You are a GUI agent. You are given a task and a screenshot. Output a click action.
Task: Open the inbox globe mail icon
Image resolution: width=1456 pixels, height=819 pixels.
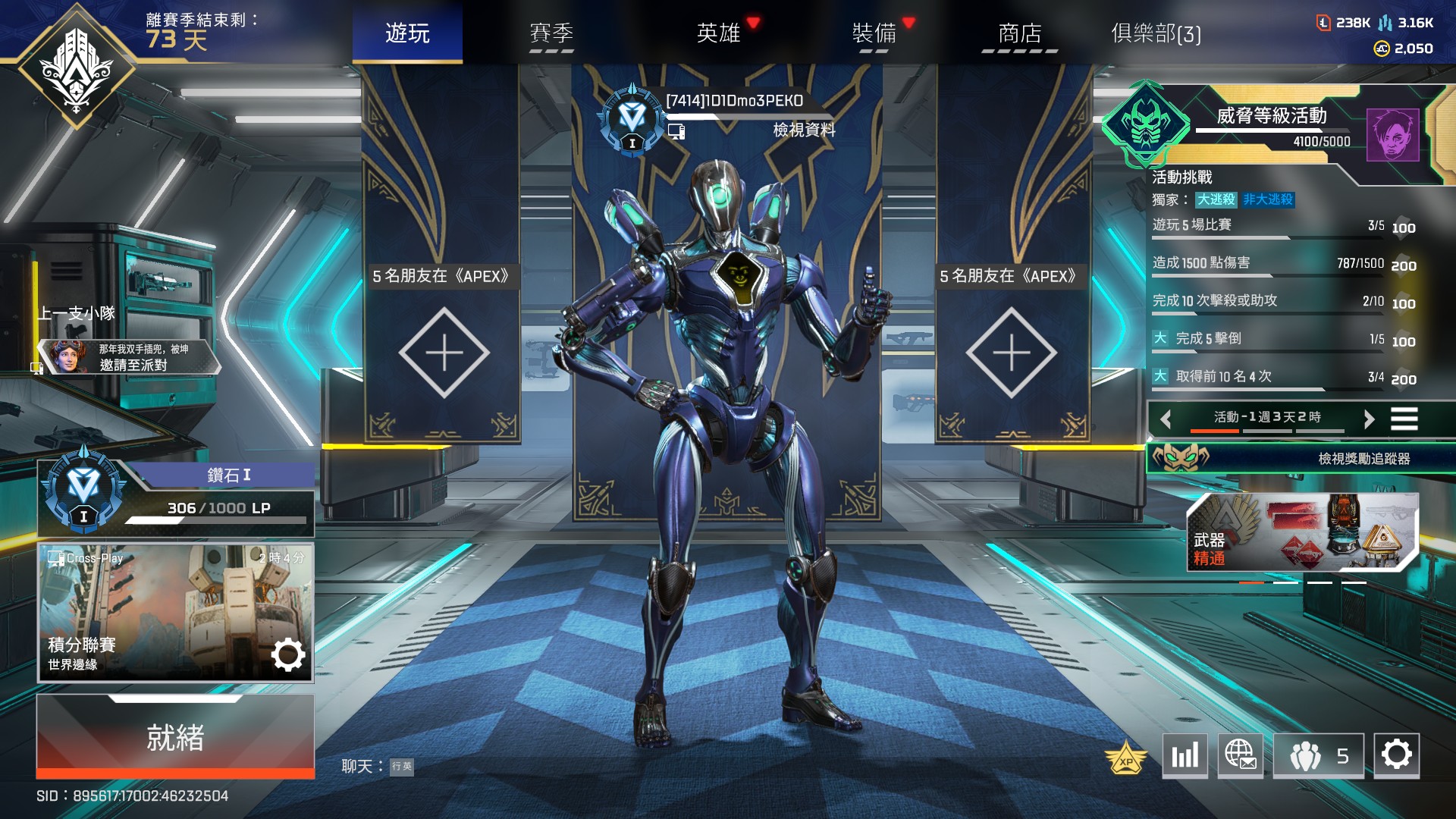pyautogui.click(x=1241, y=757)
